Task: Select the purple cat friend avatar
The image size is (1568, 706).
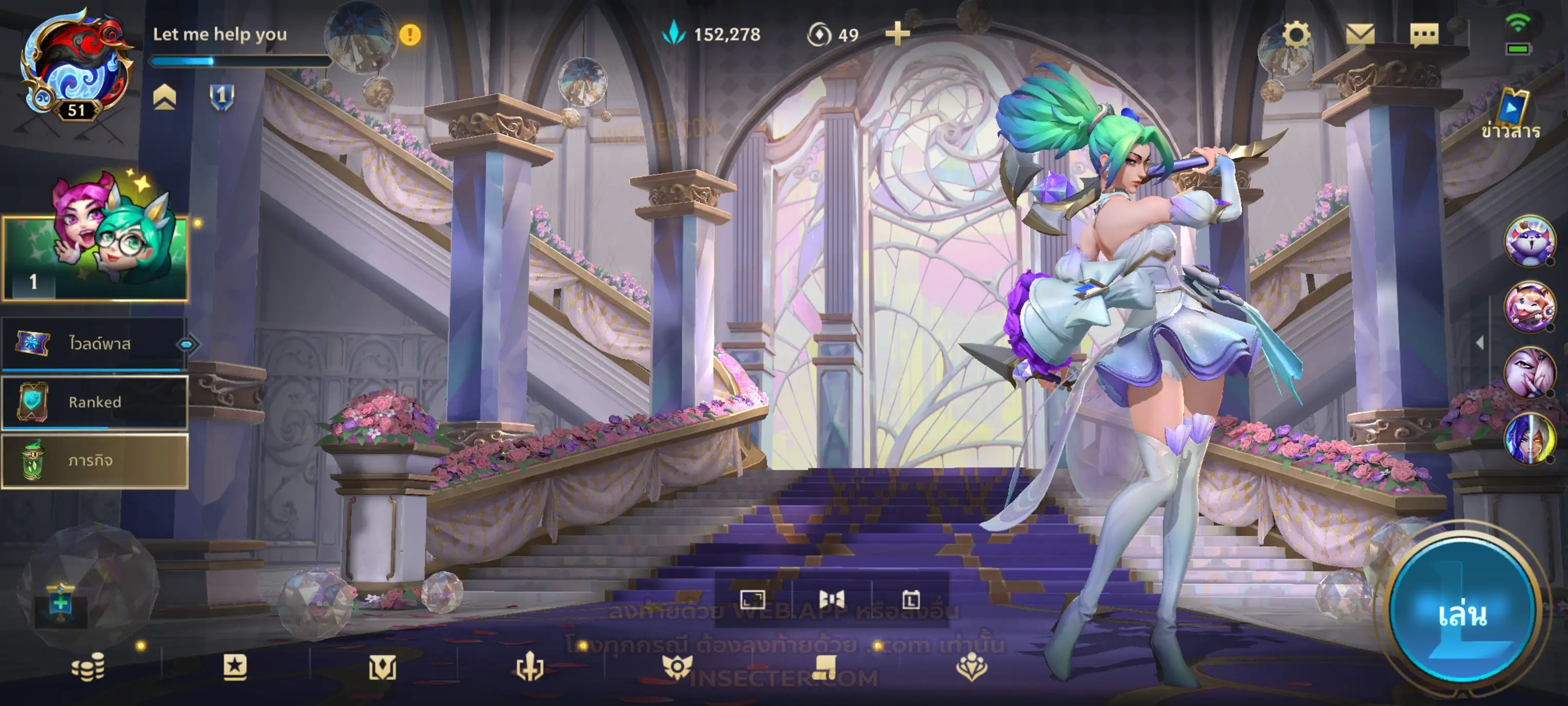Action: tap(1529, 241)
